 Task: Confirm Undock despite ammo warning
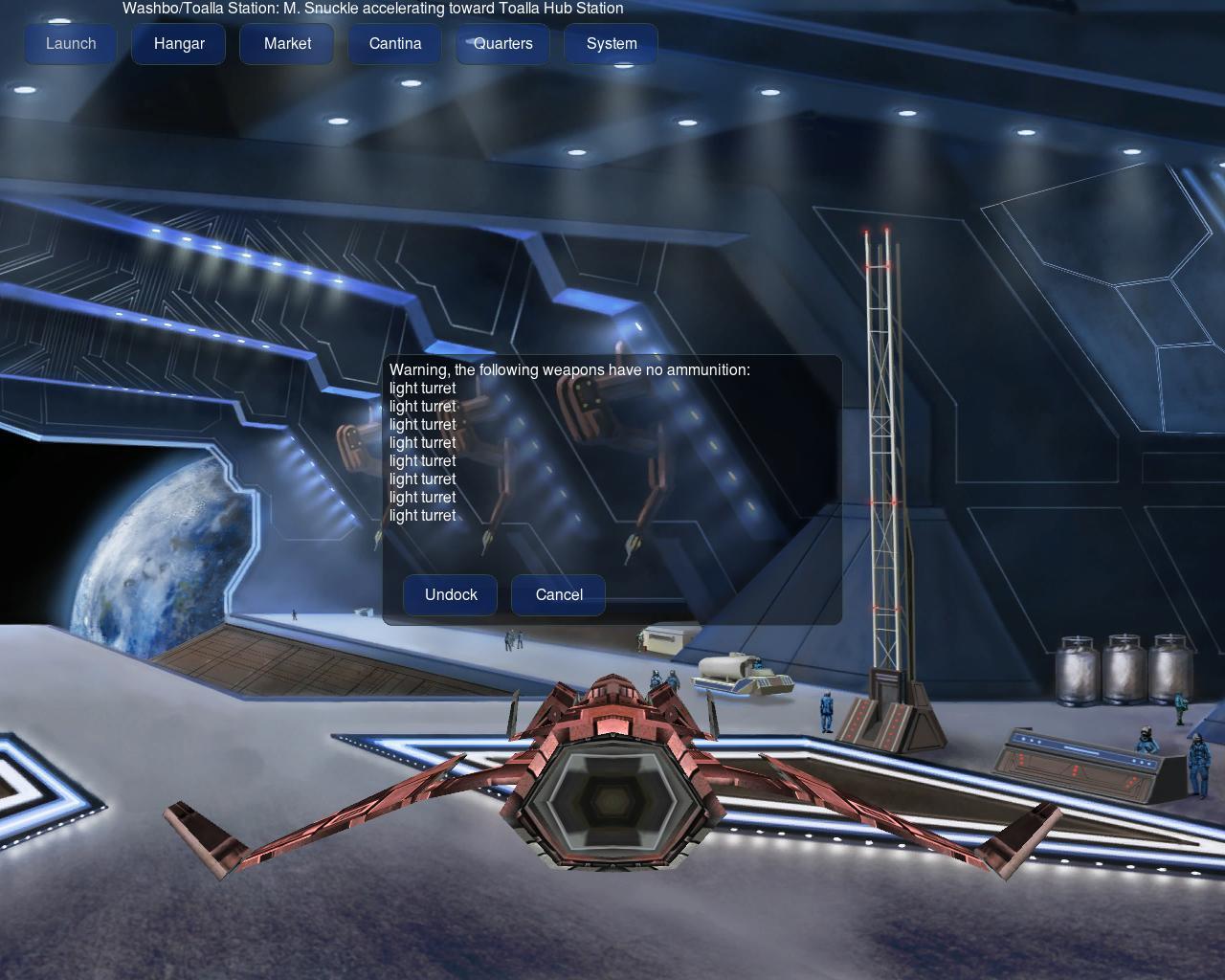(451, 595)
